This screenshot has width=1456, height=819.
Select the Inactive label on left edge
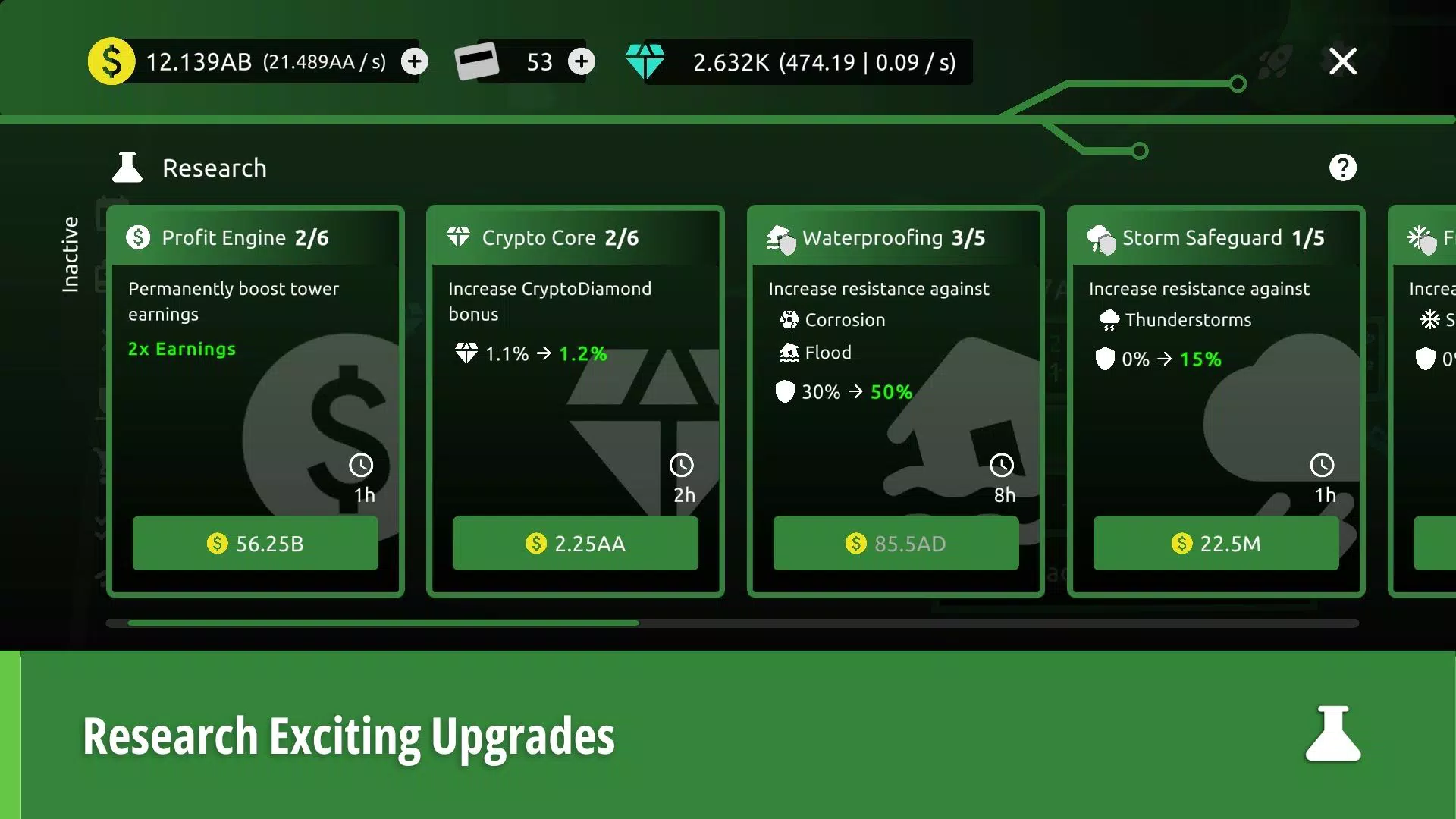[72, 254]
